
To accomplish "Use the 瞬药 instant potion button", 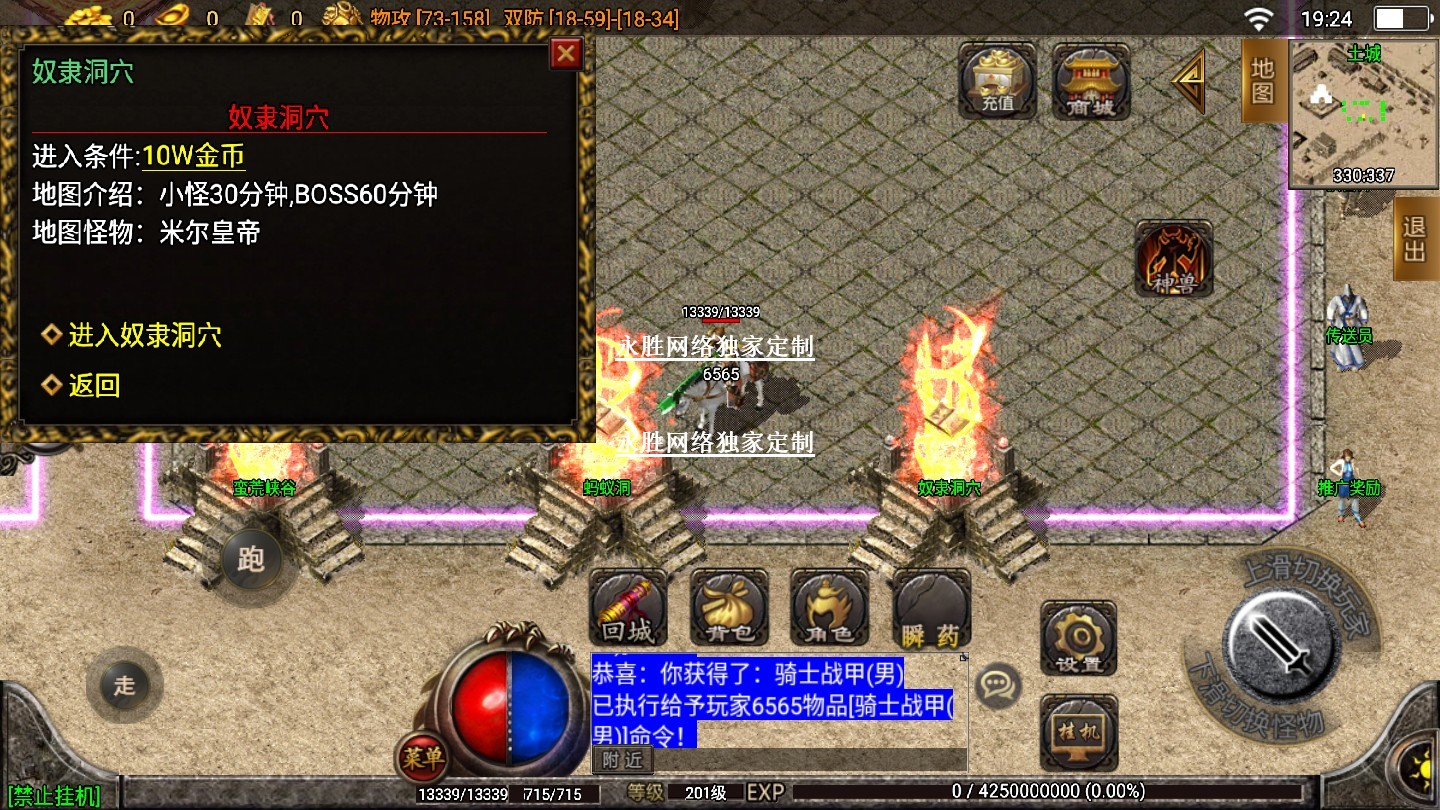I will [931, 609].
